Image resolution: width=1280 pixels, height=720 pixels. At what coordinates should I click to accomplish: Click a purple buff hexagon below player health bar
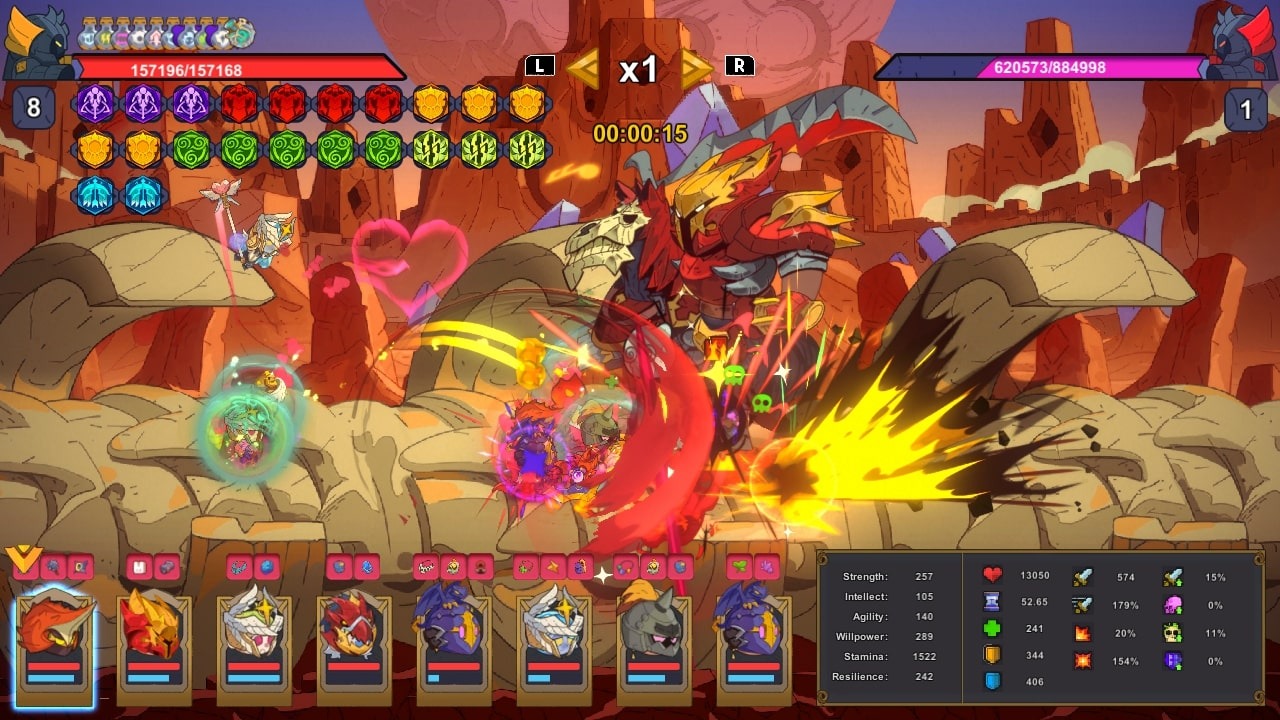coord(96,104)
